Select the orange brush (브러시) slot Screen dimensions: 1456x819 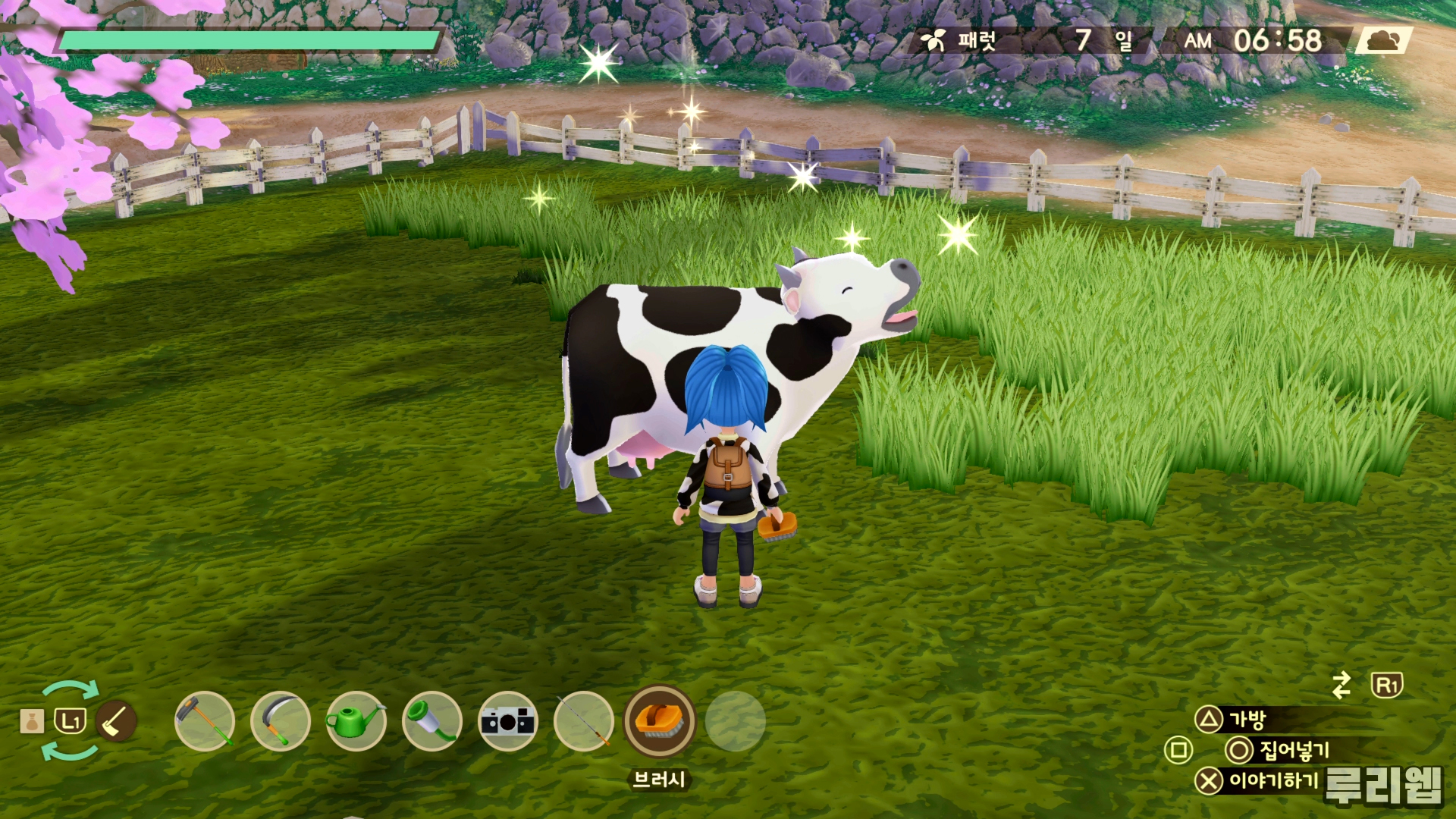(660, 720)
